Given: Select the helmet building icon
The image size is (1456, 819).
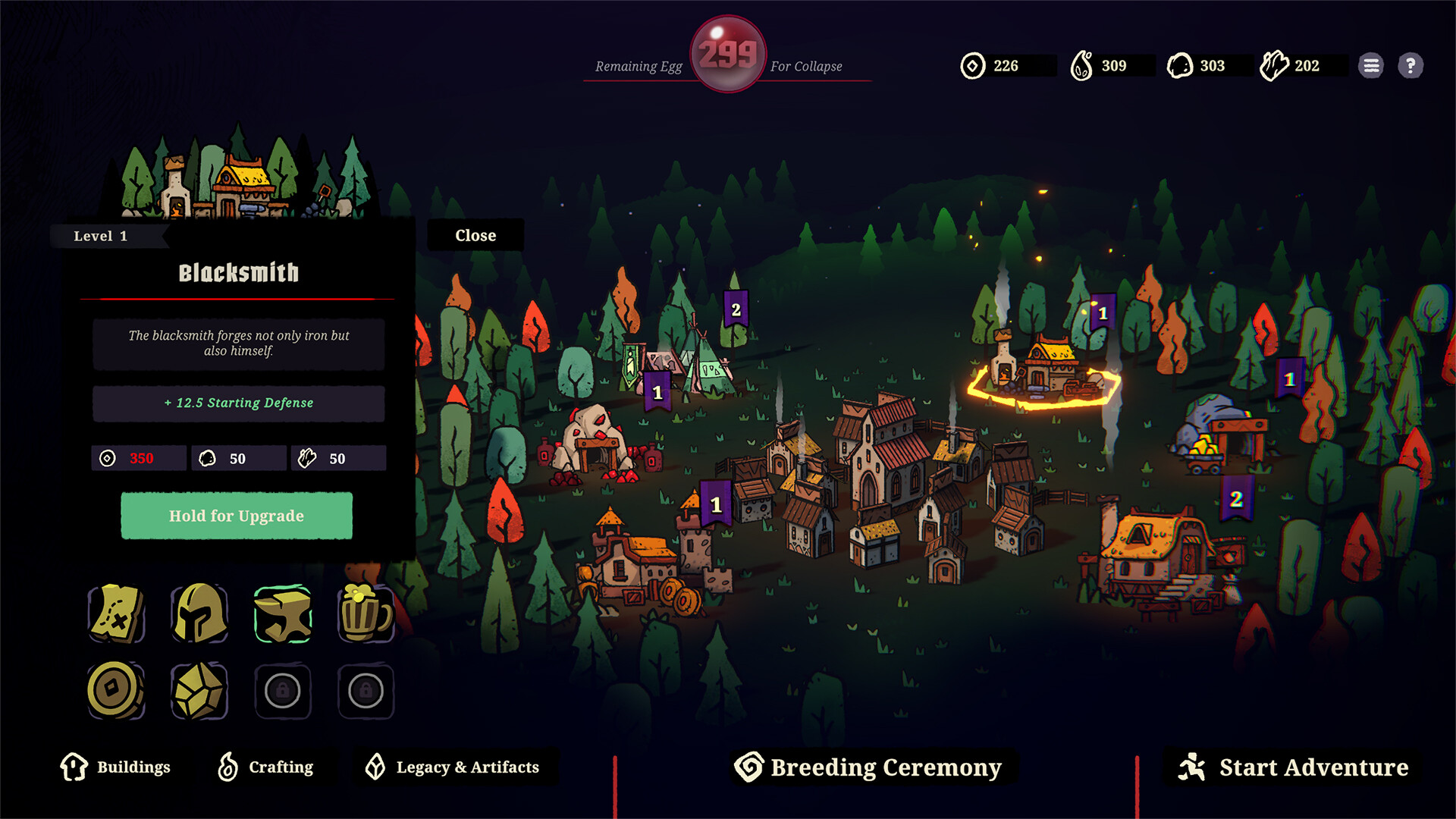Looking at the screenshot, I should (x=199, y=613).
